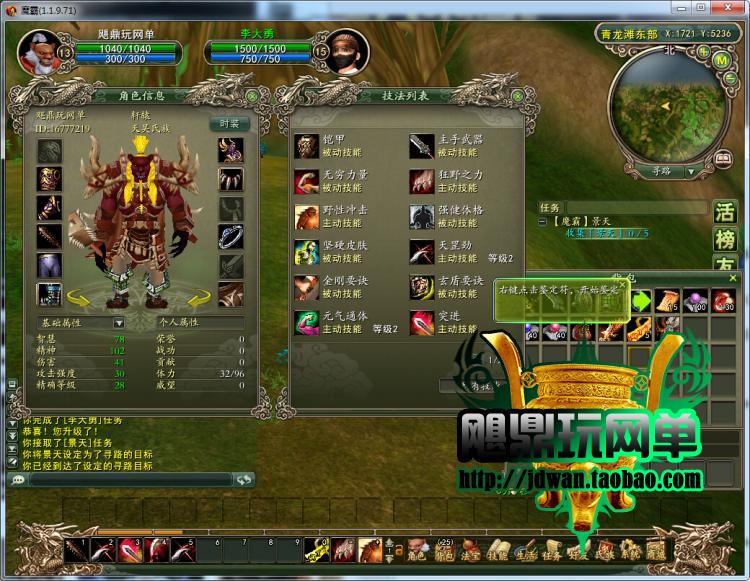This screenshot has height=581, width=750.
Task: Rotate character model with left arrow
Action: pos(79,298)
